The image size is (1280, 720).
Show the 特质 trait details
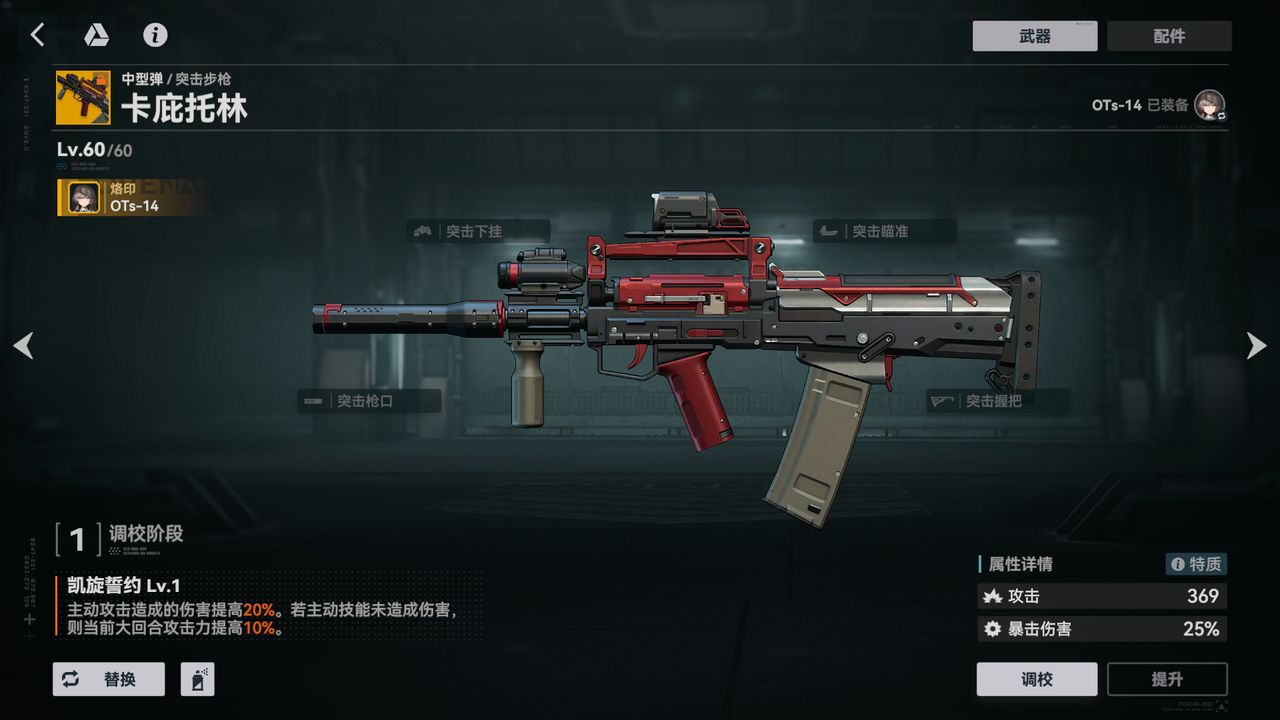pos(1196,564)
